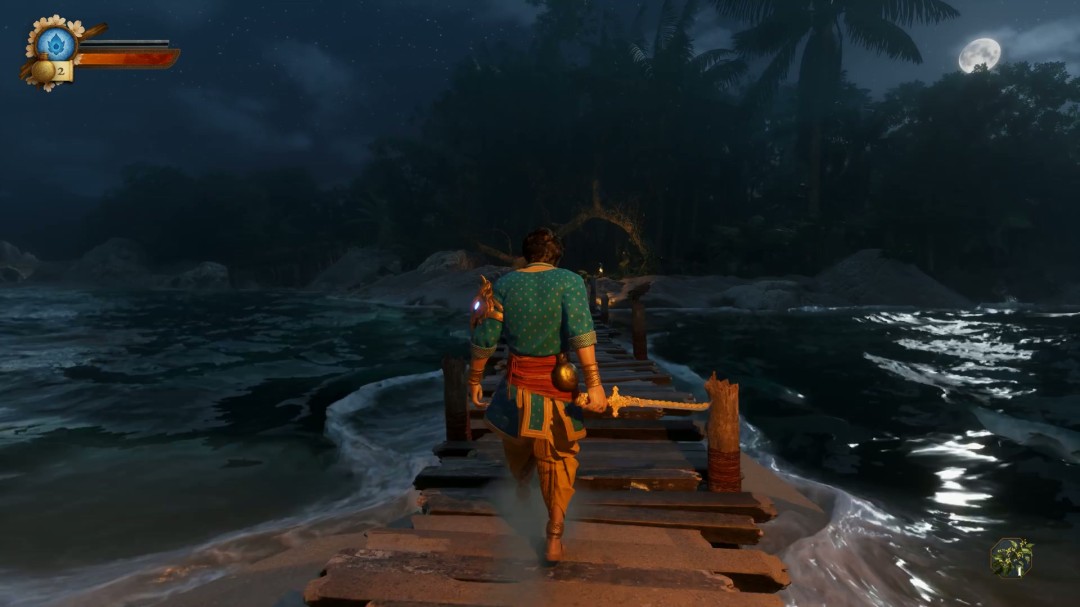Select the green herb plant item slot
This screenshot has height=607, width=1080.
click(1011, 557)
